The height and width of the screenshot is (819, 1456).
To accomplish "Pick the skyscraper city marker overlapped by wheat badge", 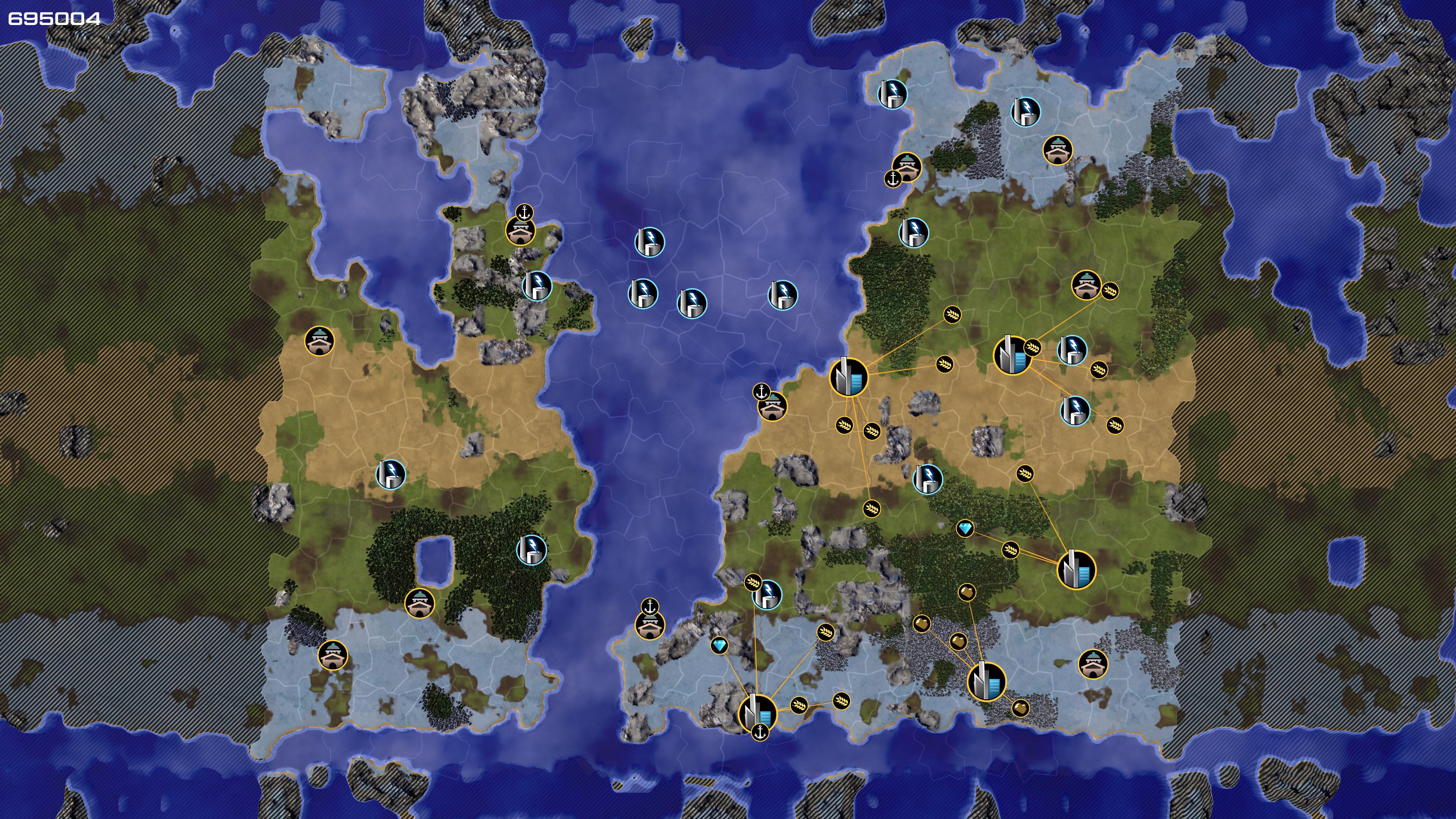I will [1012, 355].
